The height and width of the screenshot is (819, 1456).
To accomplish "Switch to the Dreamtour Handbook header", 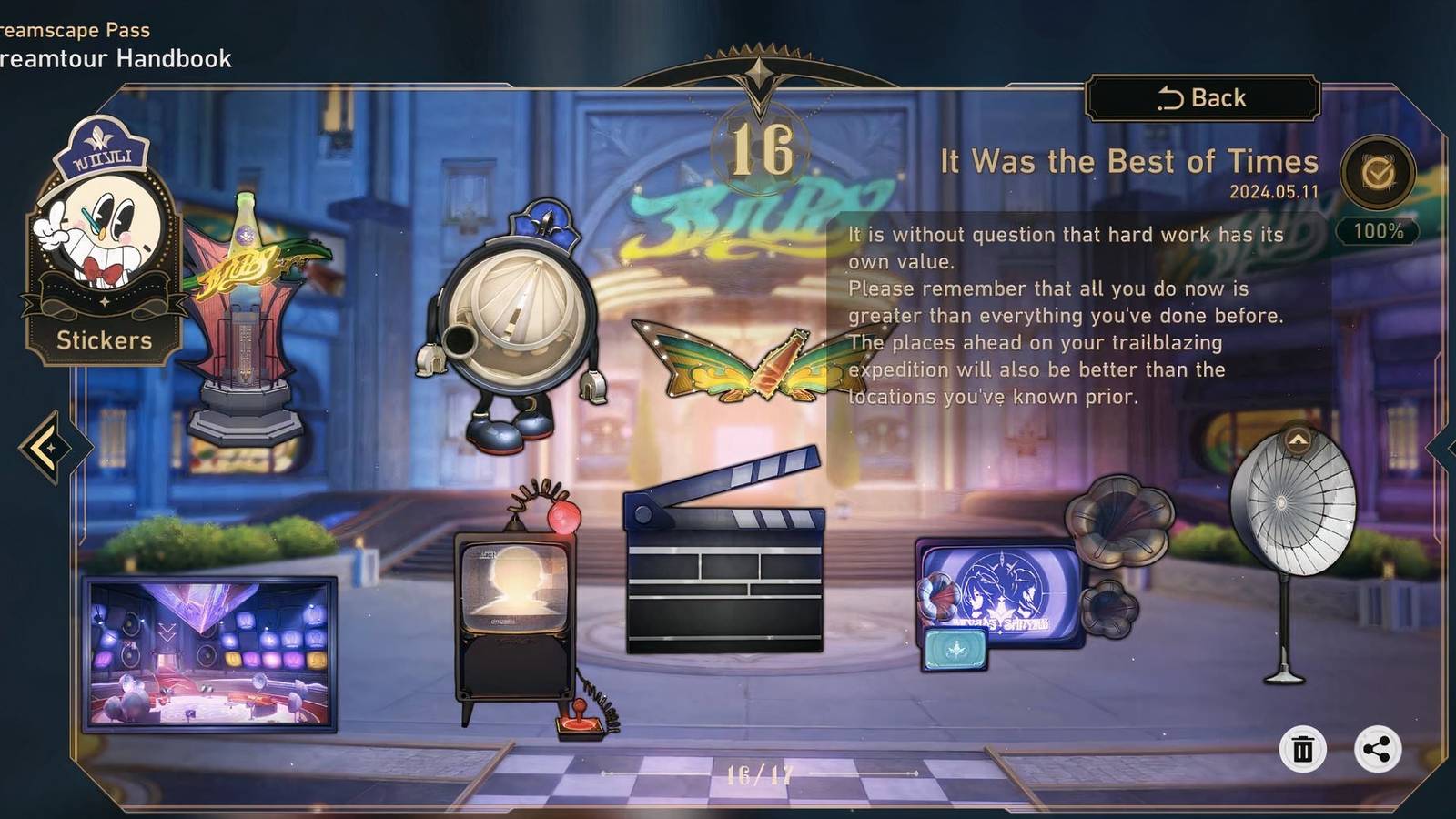I will 114,59.
